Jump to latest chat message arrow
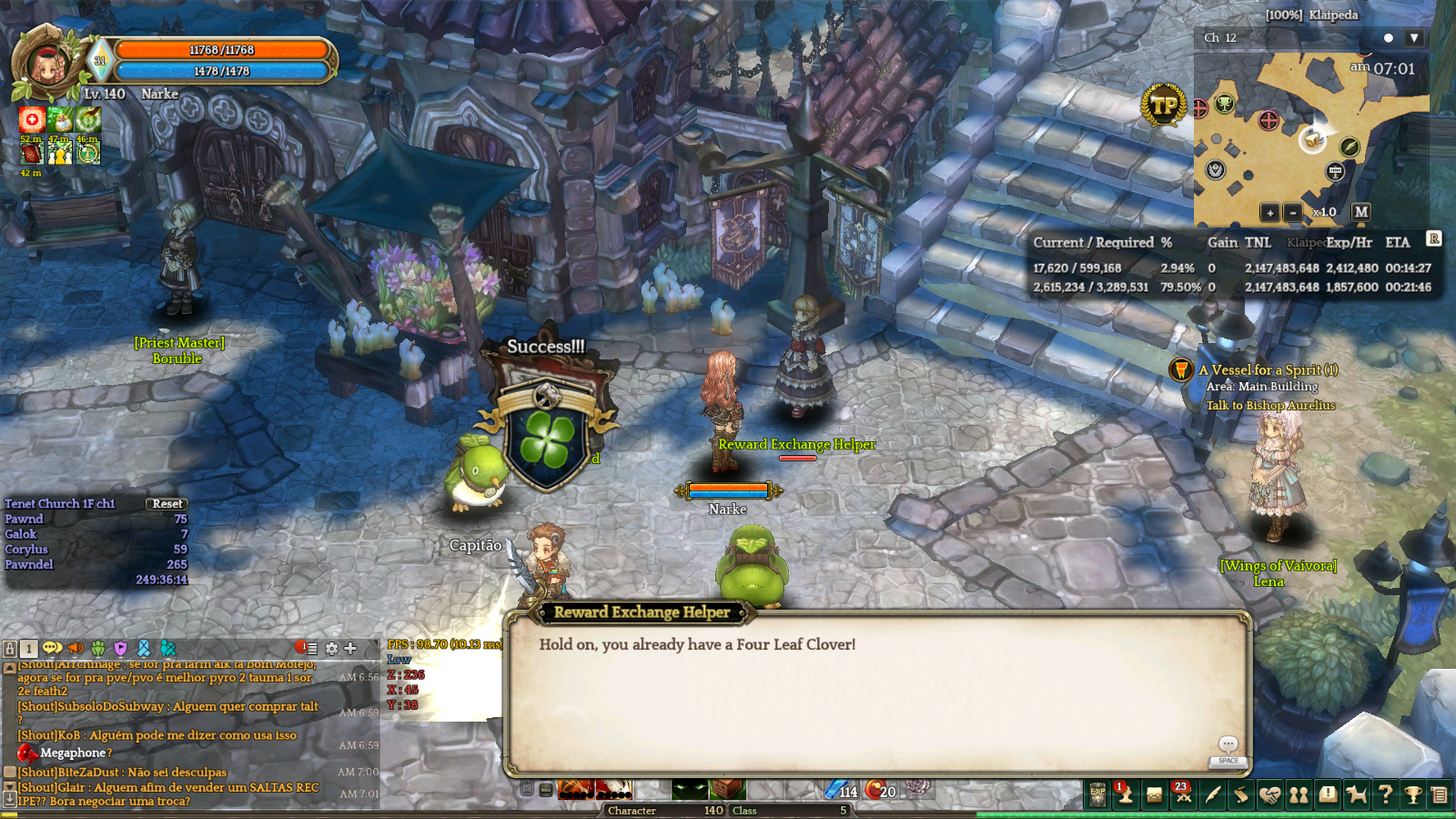This screenshot has height=819, width=1456. click(9, 799)
